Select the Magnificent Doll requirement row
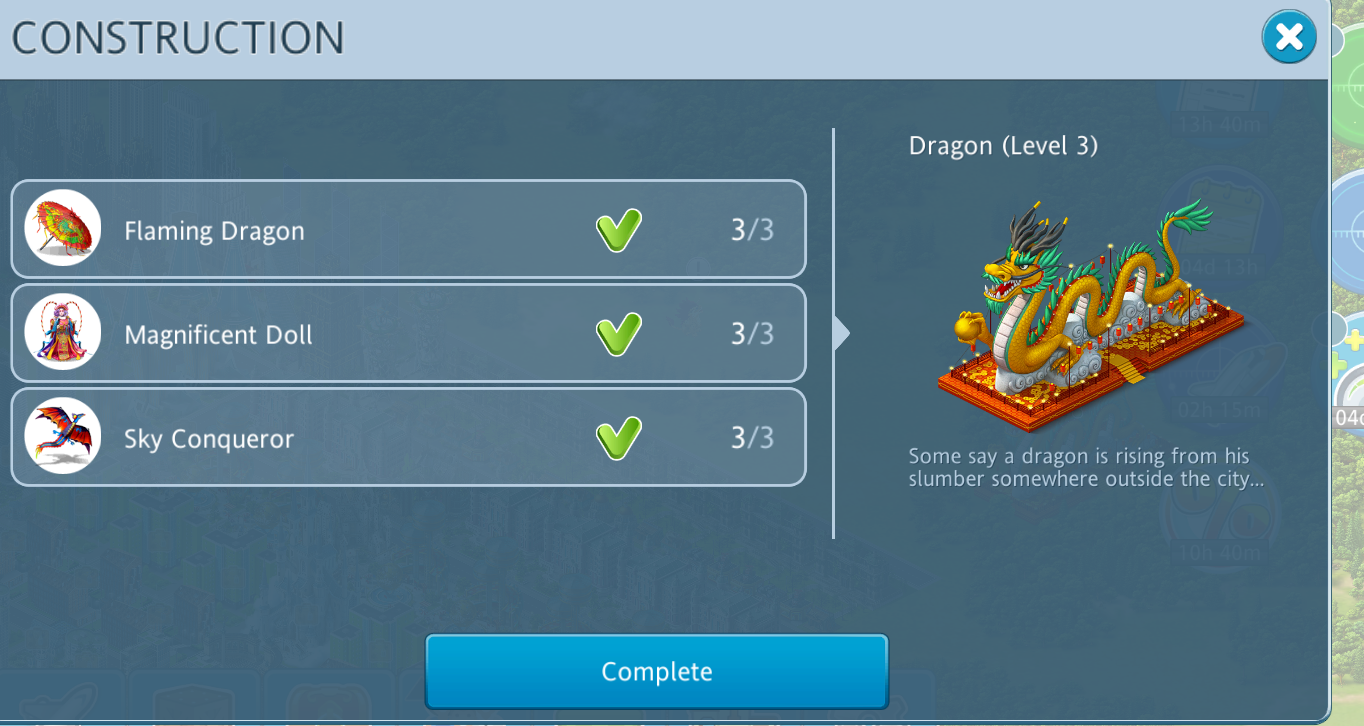 click(x=408, y=333)
